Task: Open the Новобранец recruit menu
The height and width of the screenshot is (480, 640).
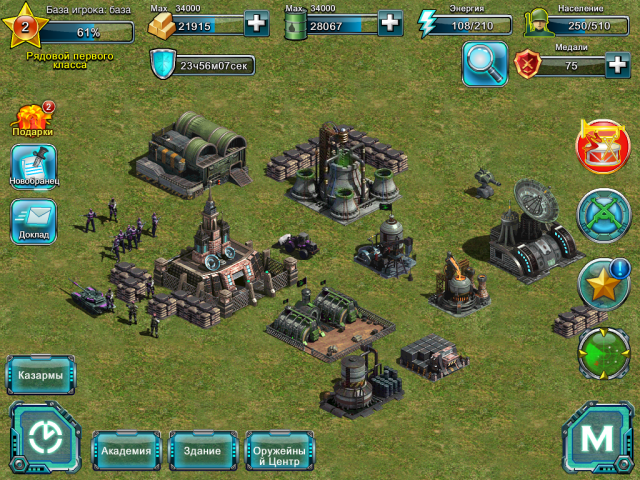Action: [x=34, y=167]
